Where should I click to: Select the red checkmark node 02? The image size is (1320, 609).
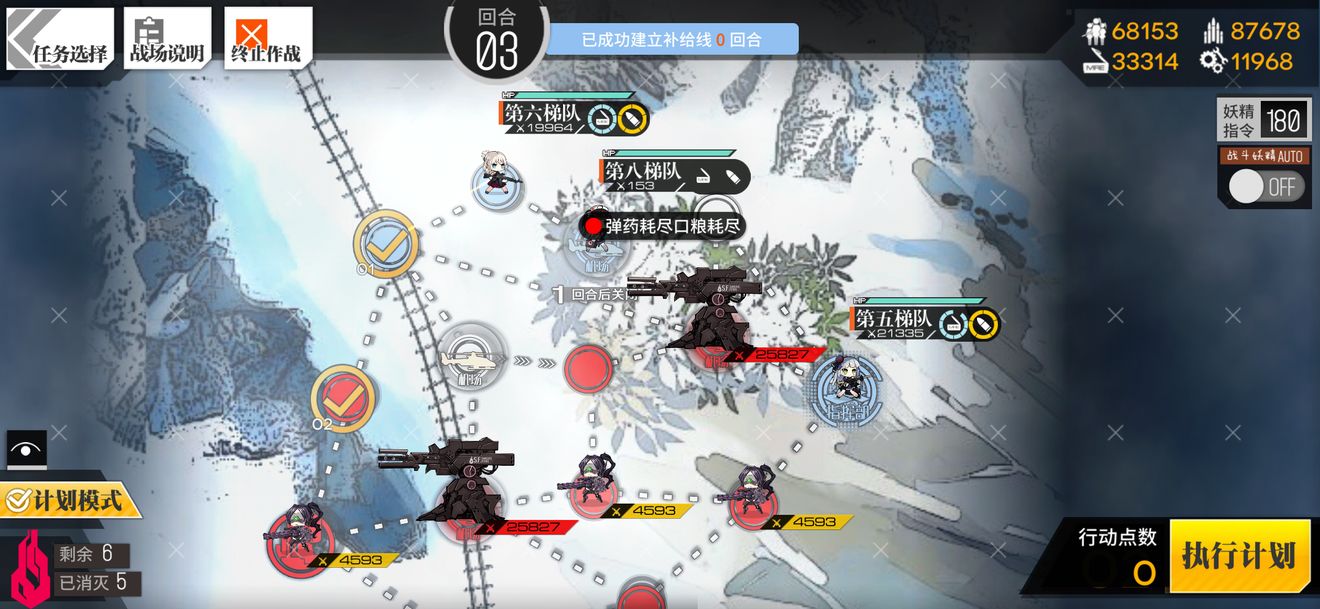click(343, 397)
